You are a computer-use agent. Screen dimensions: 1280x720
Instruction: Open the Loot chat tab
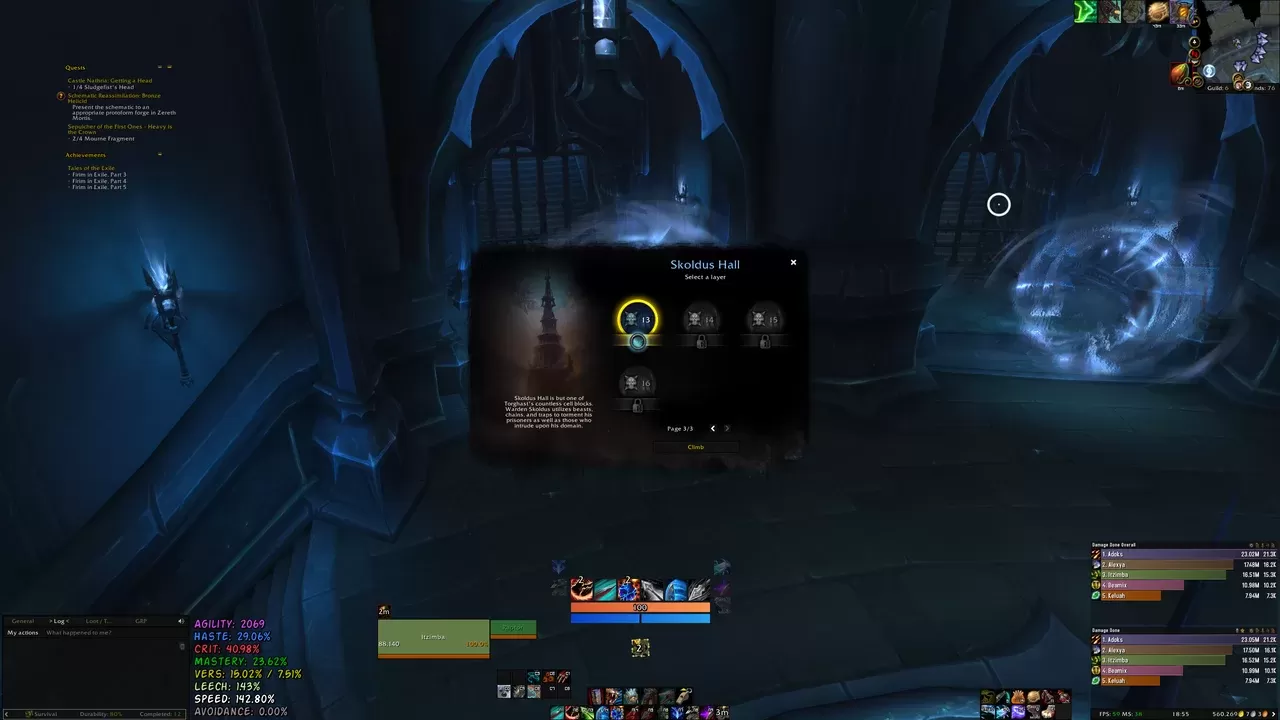click(x=98, y=621)
